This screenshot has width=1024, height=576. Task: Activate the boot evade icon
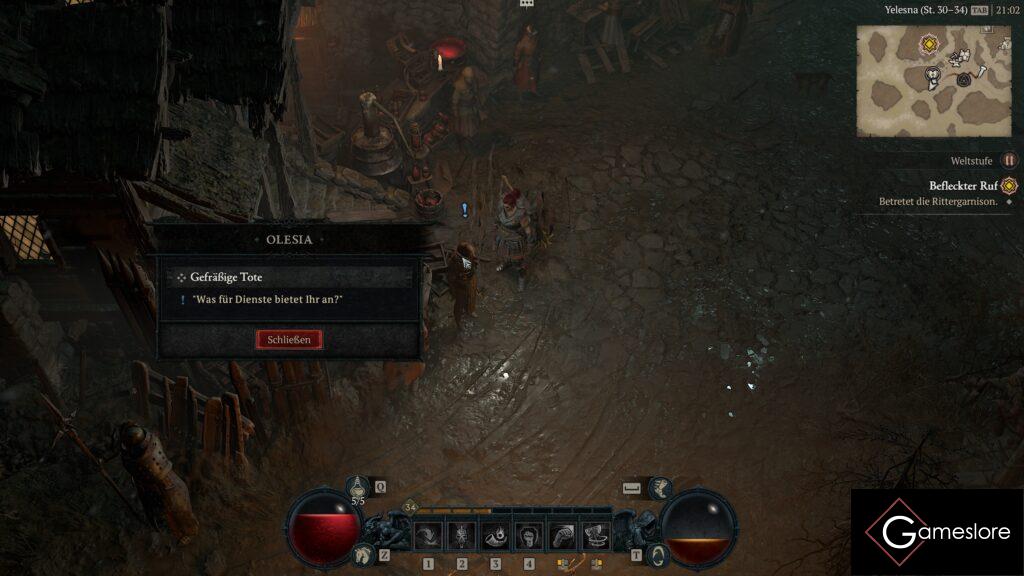(661, 487)
